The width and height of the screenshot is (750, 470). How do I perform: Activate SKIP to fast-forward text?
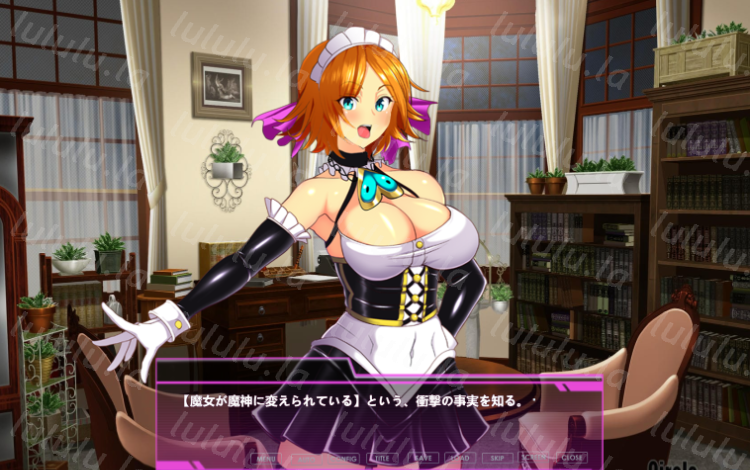[494, 458]
